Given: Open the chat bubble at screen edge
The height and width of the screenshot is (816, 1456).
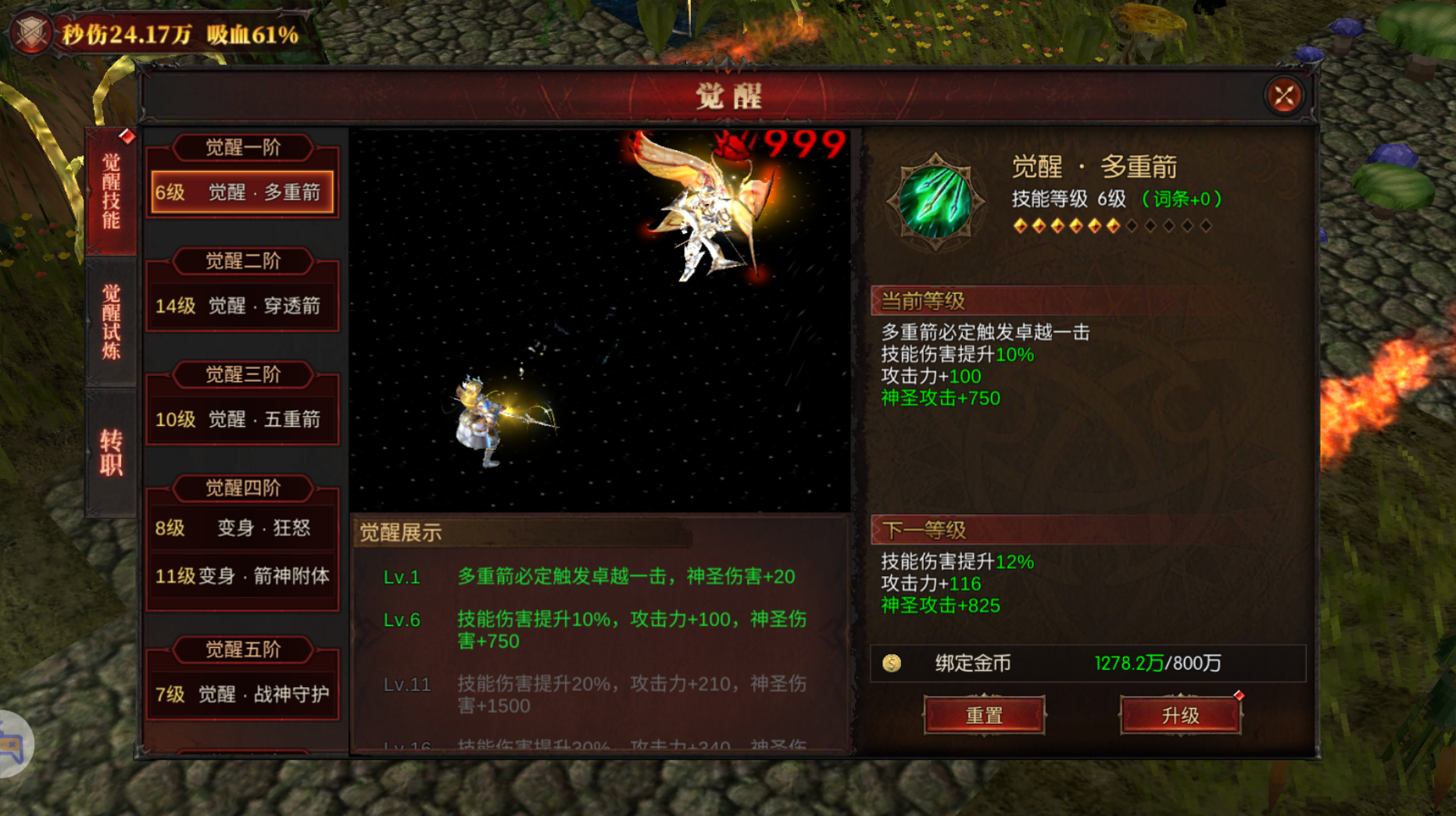Looking at the screenshot, I should point(13,745).
